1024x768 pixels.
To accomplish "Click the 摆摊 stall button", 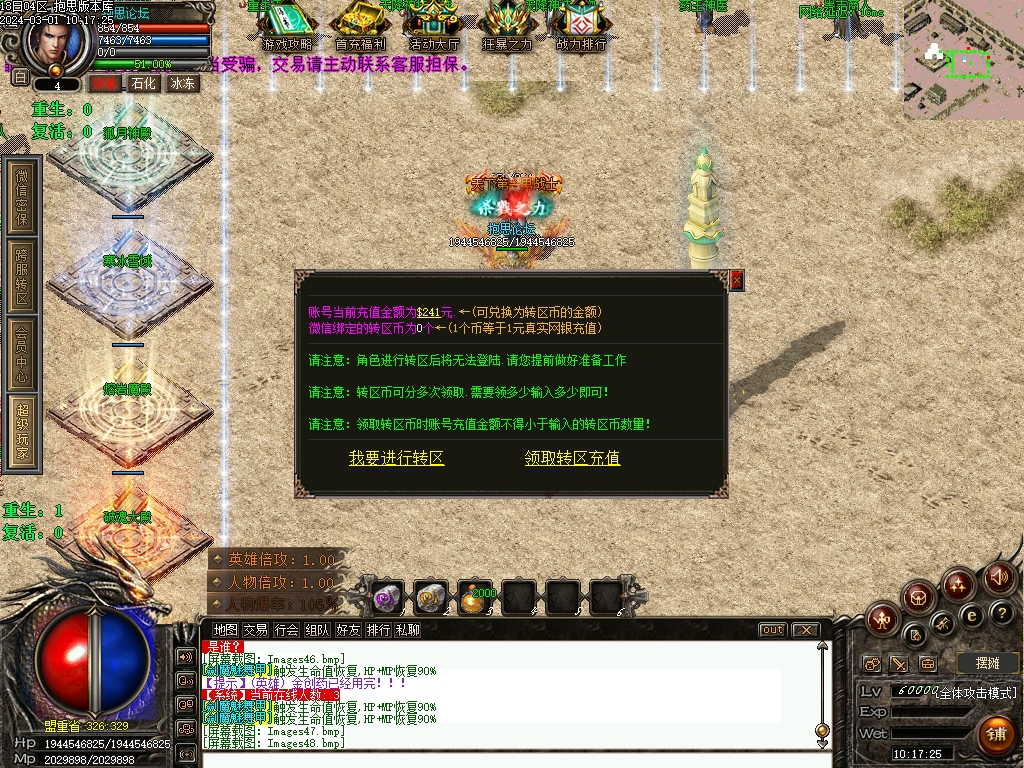I will click(x=987, y=663).
